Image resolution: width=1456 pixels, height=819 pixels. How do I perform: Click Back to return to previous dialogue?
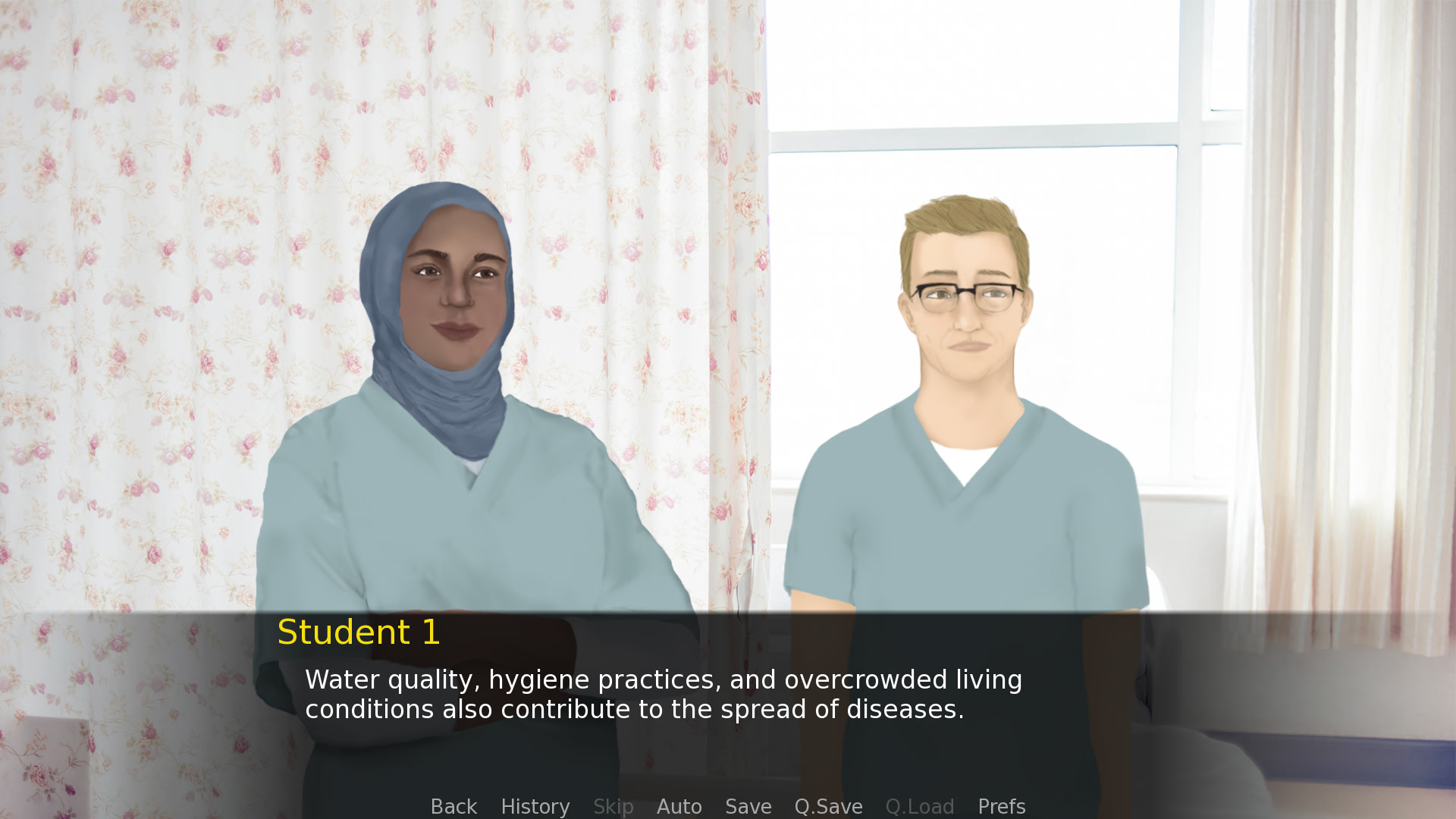pos(453,807)
